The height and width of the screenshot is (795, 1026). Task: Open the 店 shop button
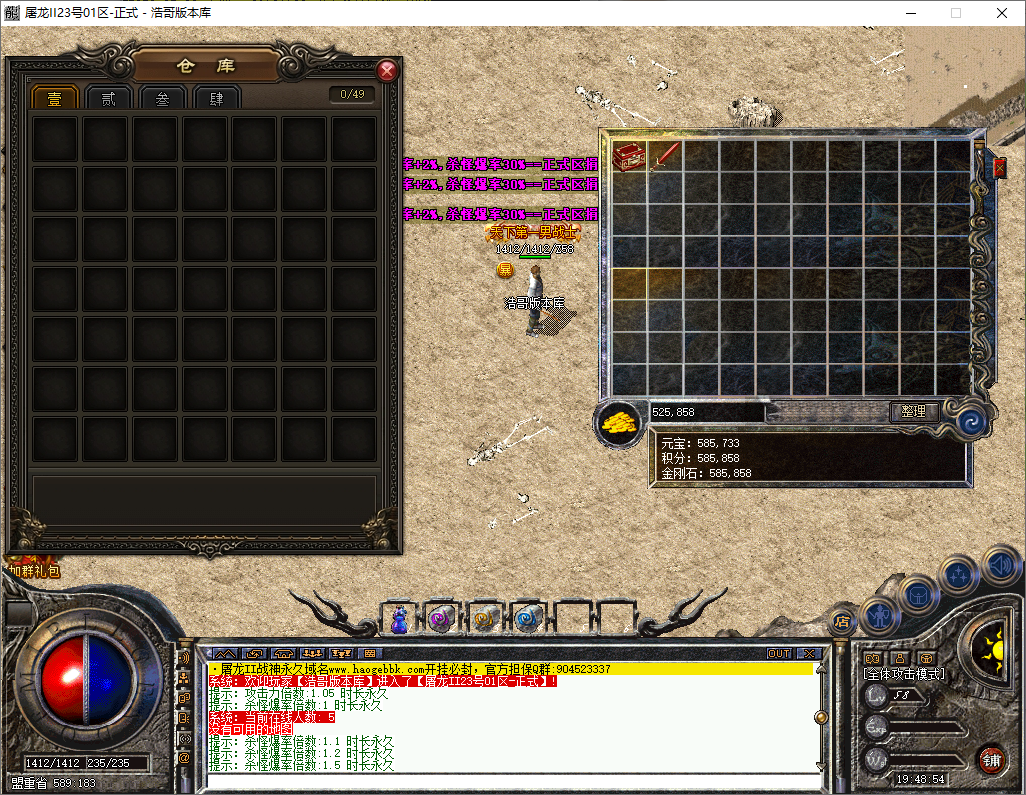tap(841, 620)
